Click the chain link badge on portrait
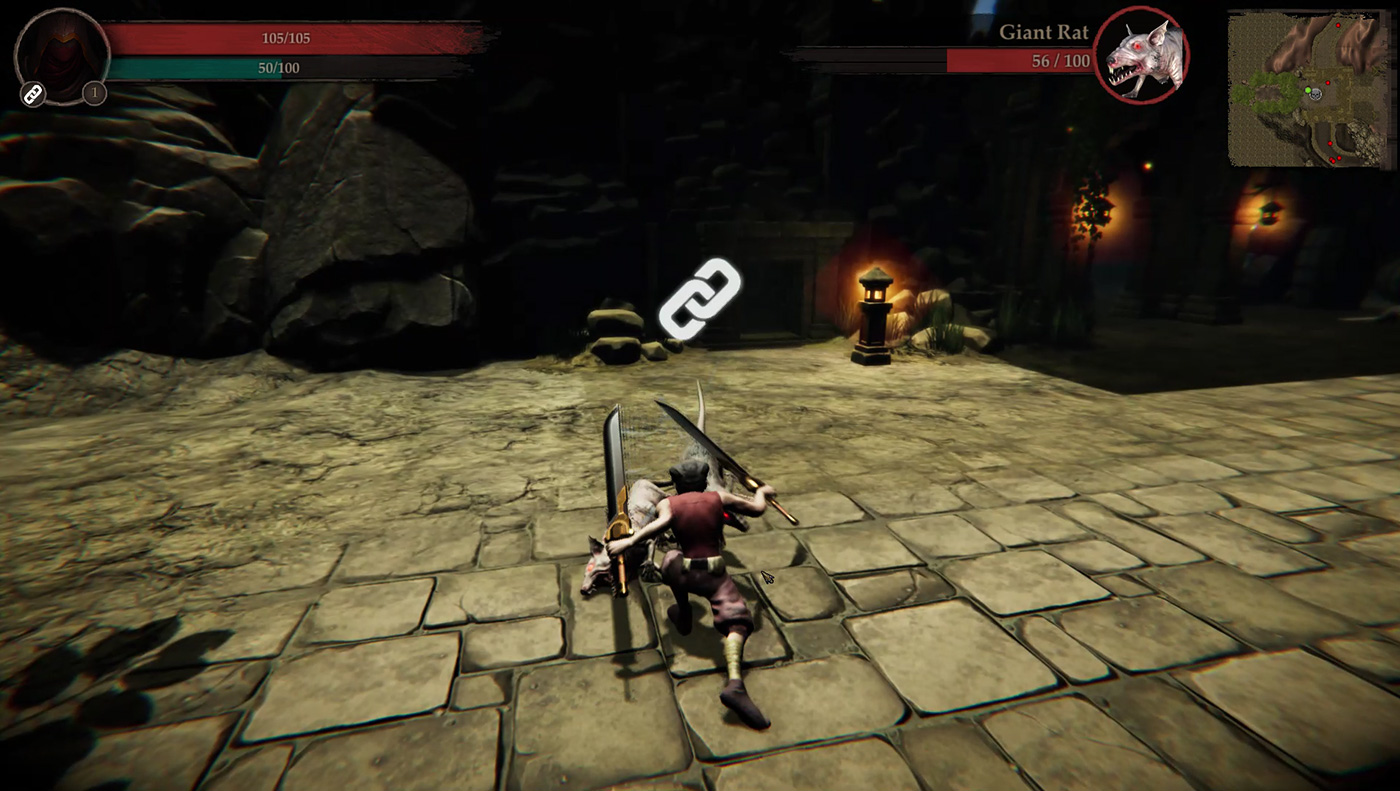The image size is (1400, 791). click(x=32, y=95)
